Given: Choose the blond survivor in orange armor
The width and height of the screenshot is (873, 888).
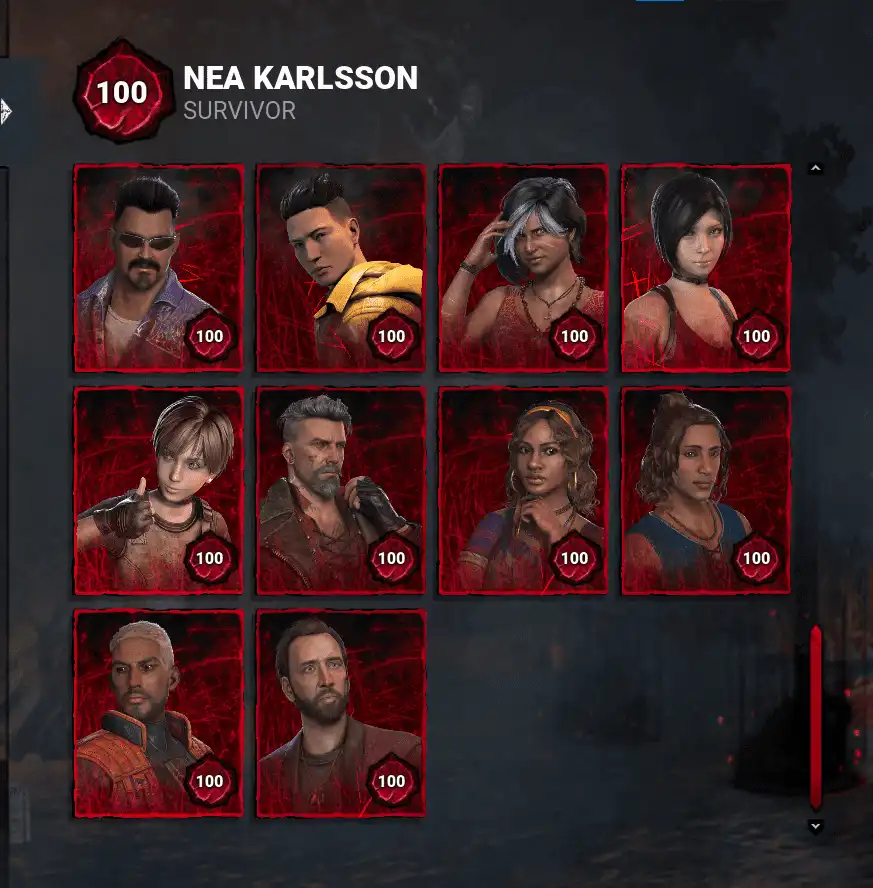Looking at the screenshot, I should click(x=159, y=713).
